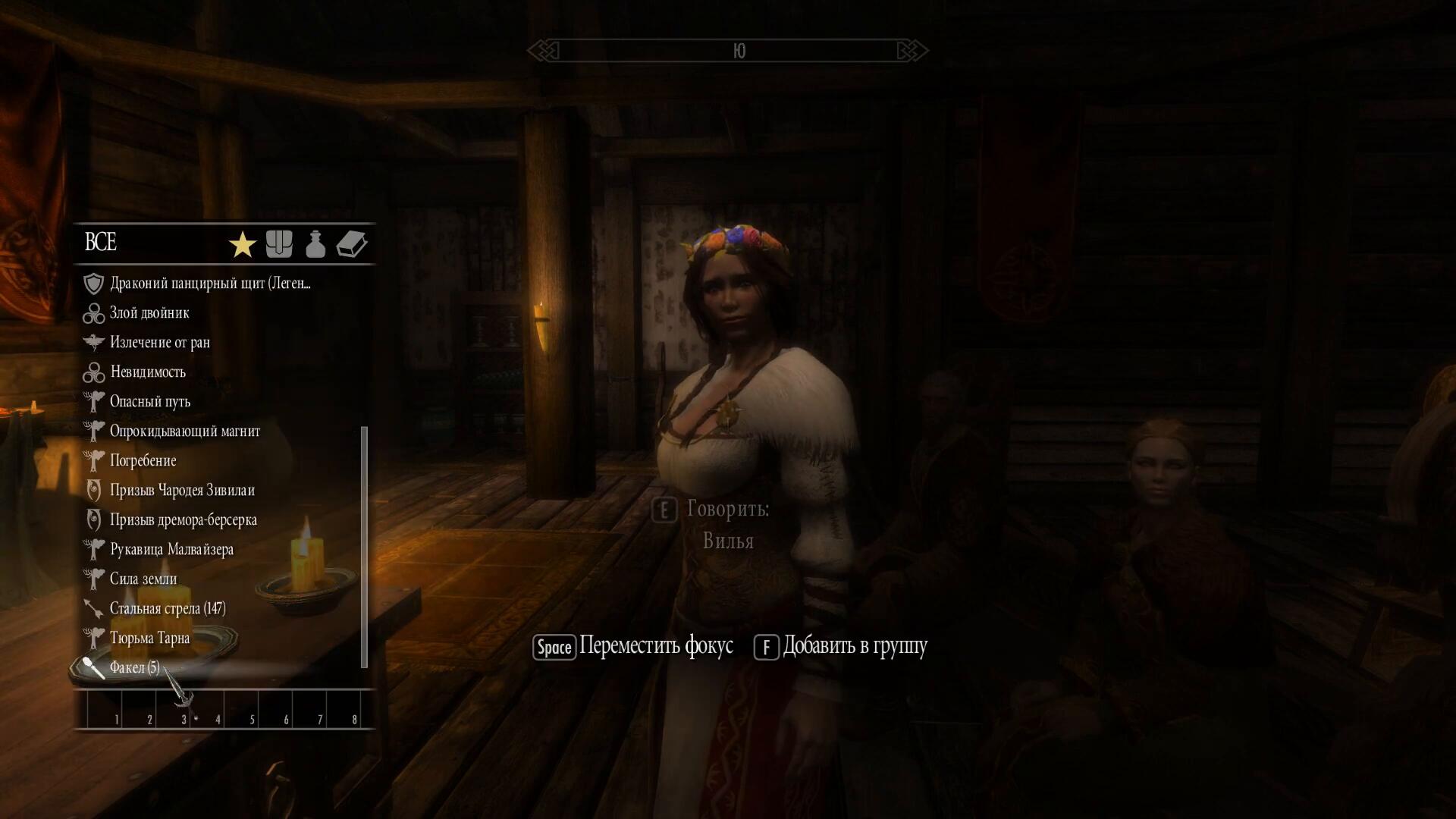1456x819 pixels.
Task: Select Опрокидывающий магнит entry
Action: coord(184,431)
